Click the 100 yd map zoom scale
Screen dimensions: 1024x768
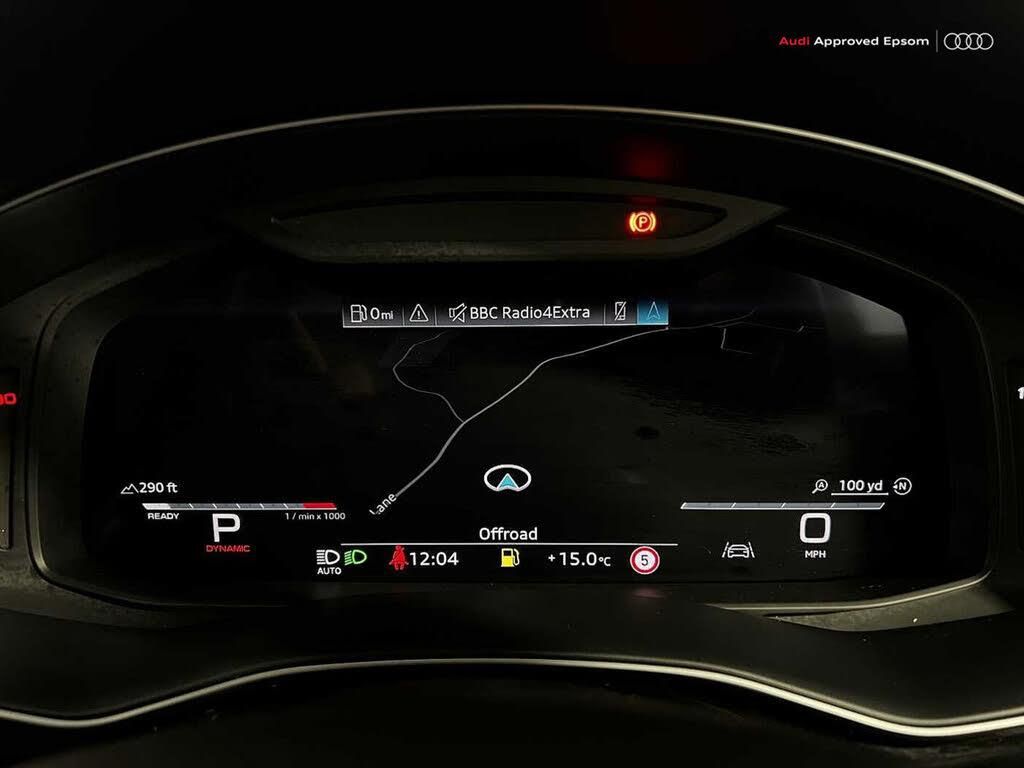point(859,486)
